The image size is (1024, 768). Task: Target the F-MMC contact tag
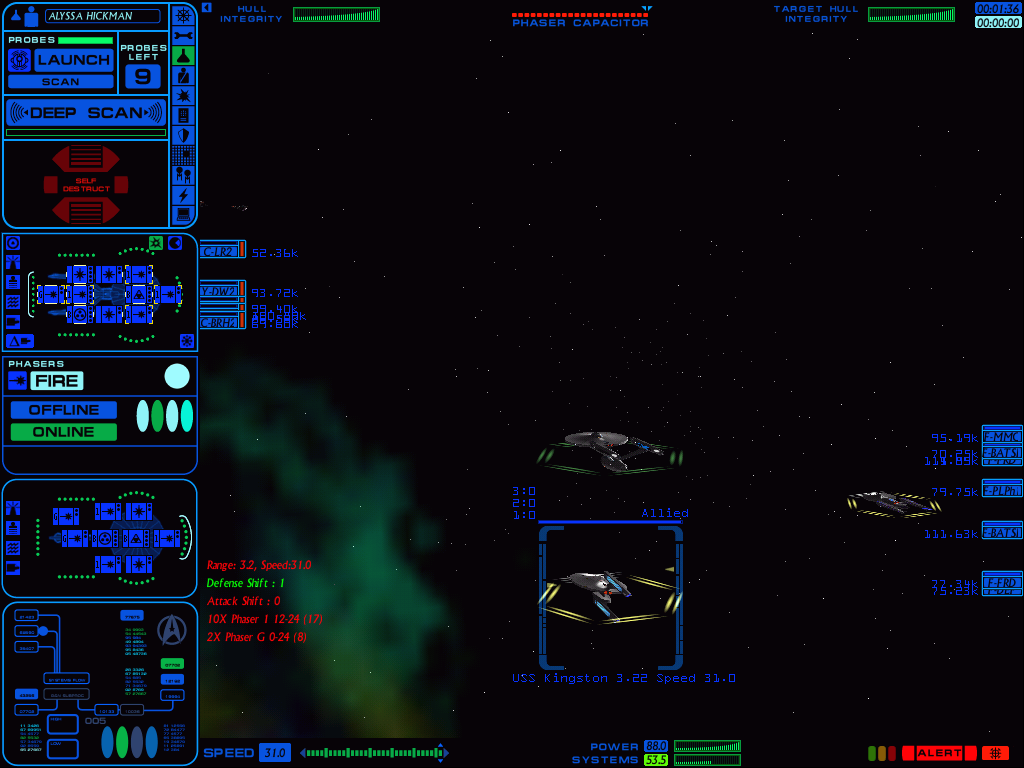(x=1001, y=436)
